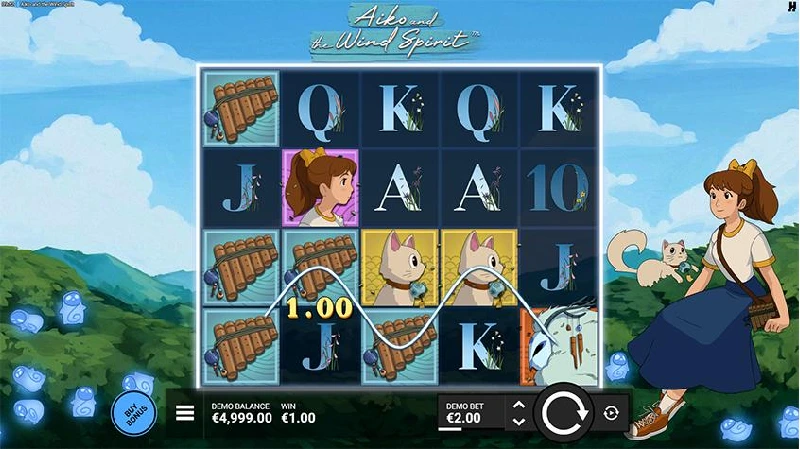Open the autoplay settings
800x449 pixels.
pyautogui.click(x=611, y=412)
